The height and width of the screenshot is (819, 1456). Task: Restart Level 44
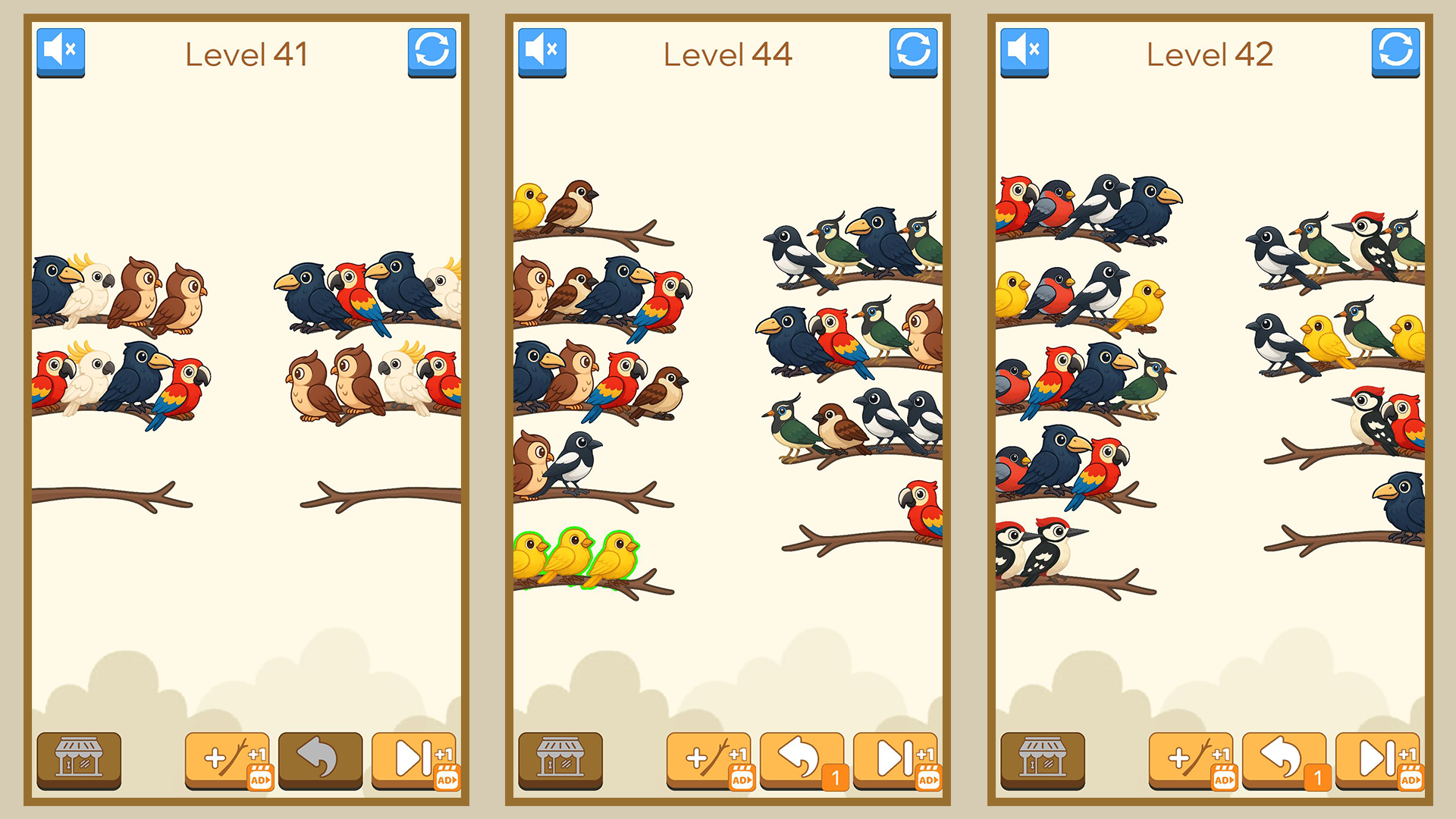tap(915, 52)
